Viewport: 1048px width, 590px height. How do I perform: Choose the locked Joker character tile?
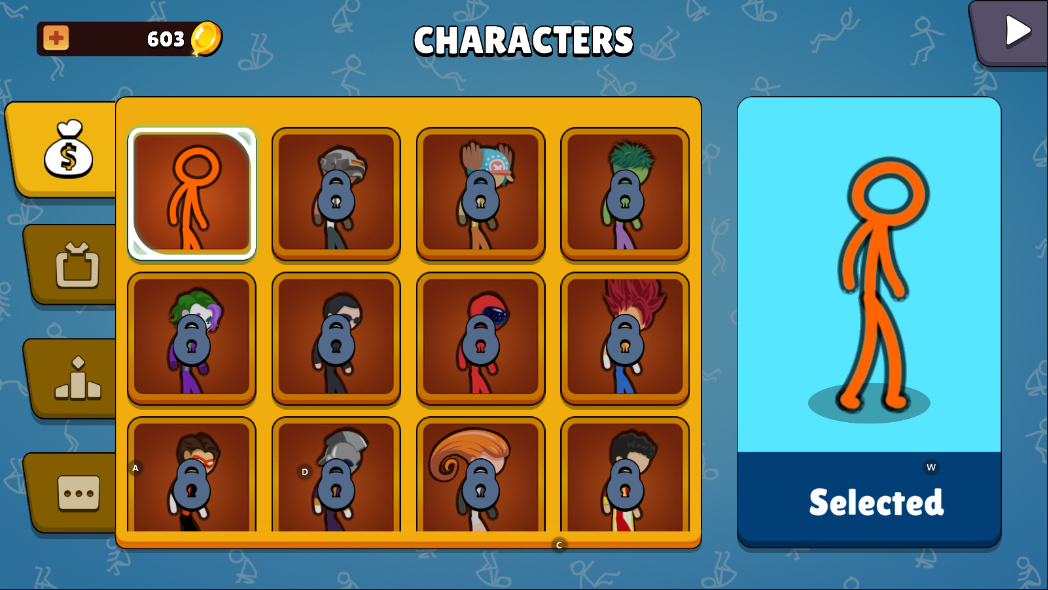(x=192, y=338)
